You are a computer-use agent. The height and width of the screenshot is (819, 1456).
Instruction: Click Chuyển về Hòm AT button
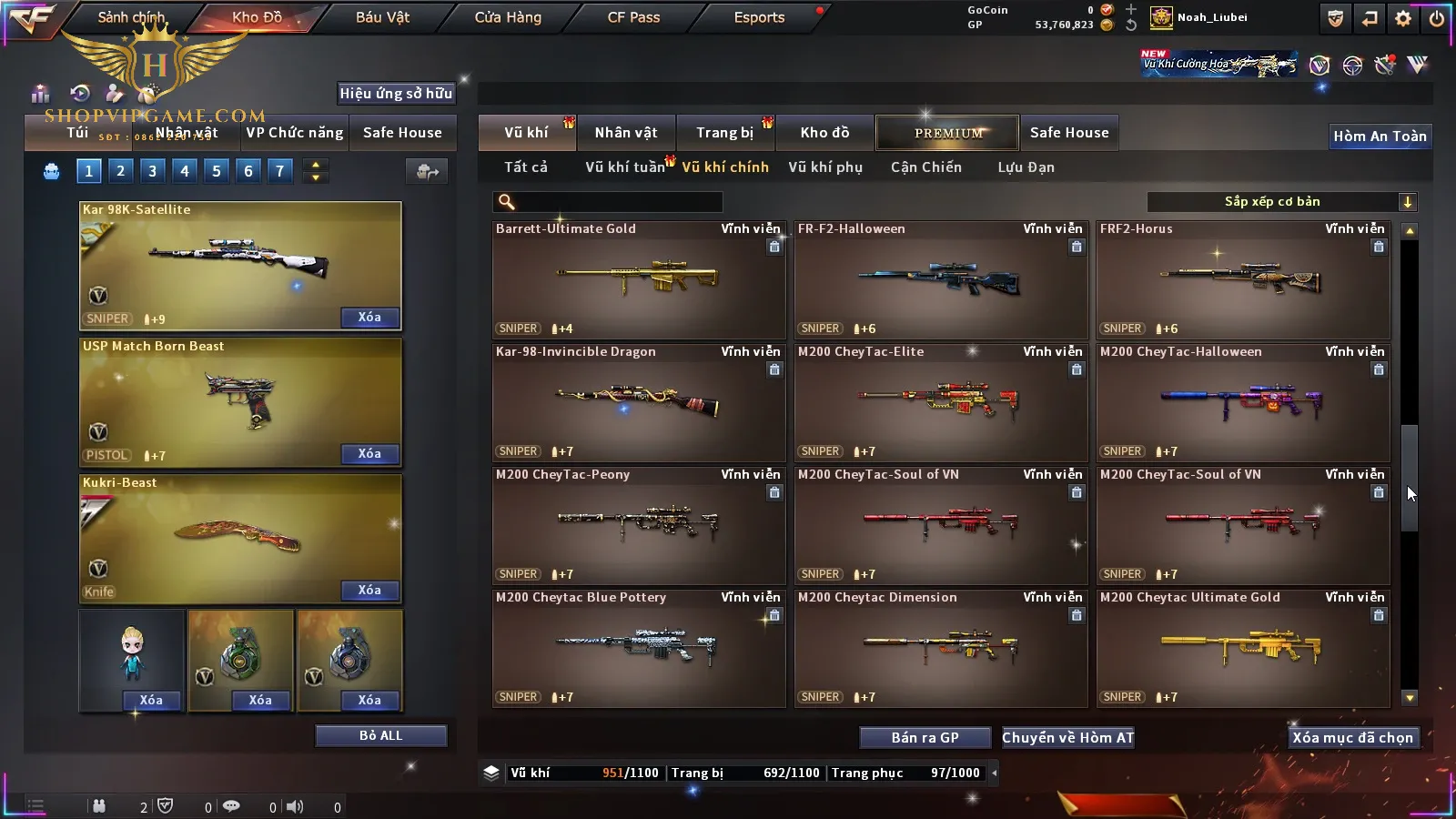point(1067,738)
